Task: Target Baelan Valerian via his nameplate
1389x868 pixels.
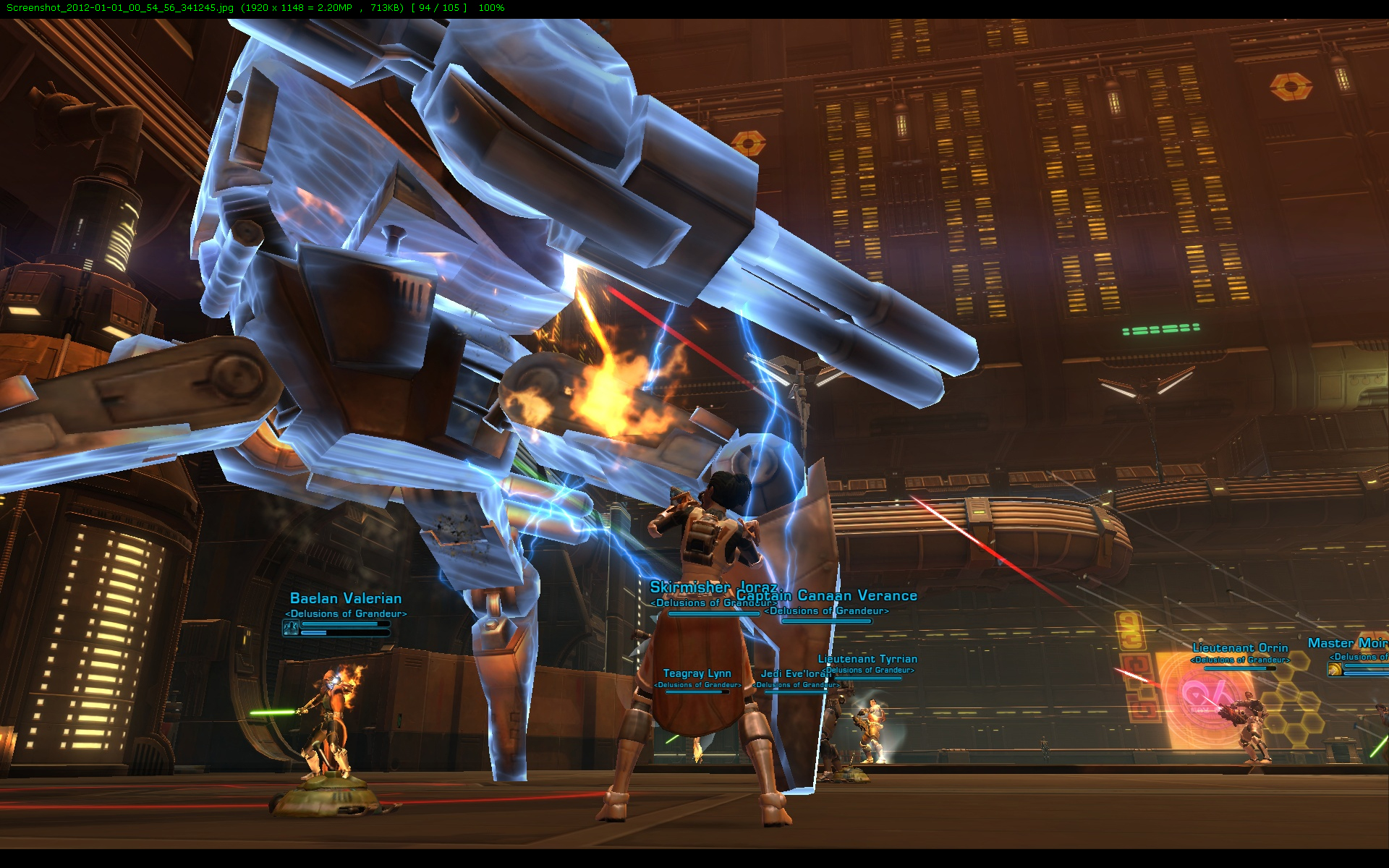Action: 346,599
